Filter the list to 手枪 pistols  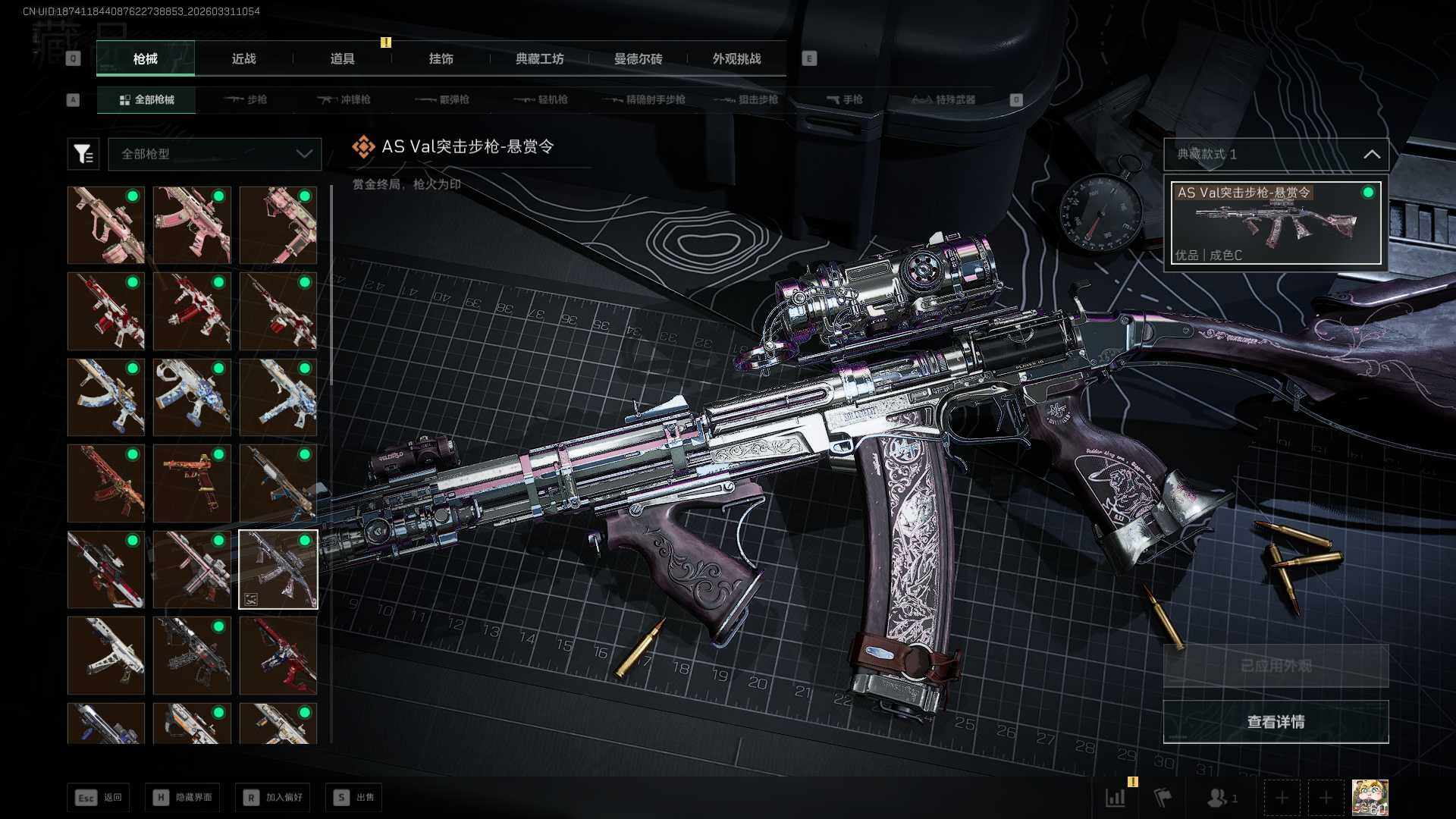(845, 99)
